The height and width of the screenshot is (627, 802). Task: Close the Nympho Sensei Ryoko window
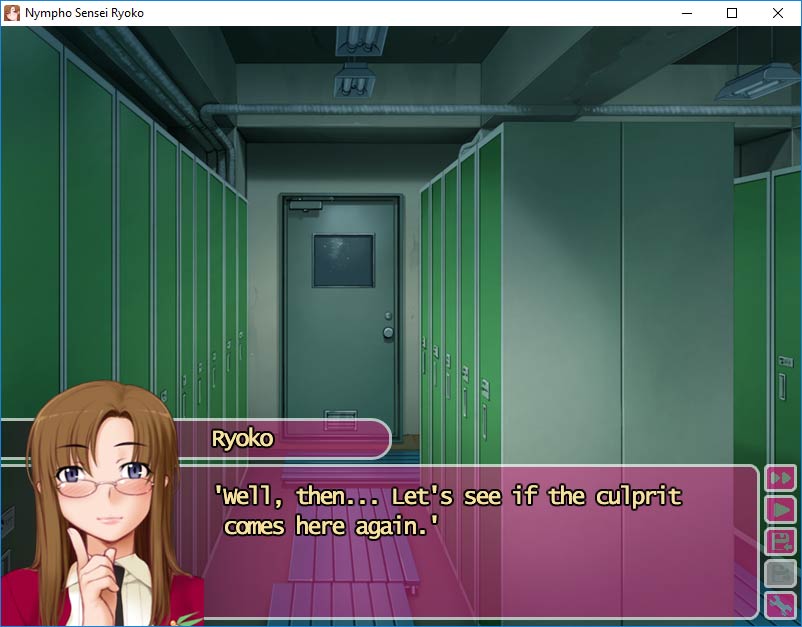coord(778,13)
